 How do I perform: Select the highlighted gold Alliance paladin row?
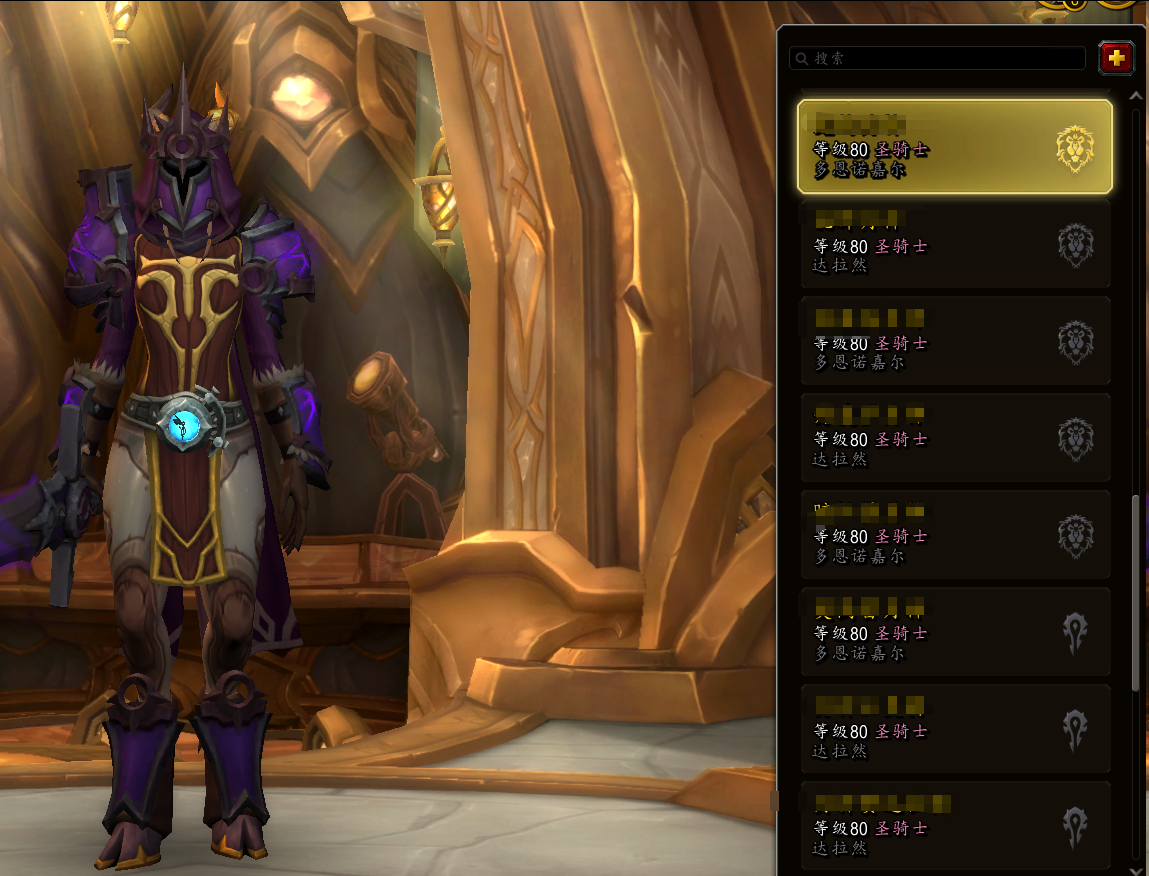pyautogui.click(x=954, y=146)
